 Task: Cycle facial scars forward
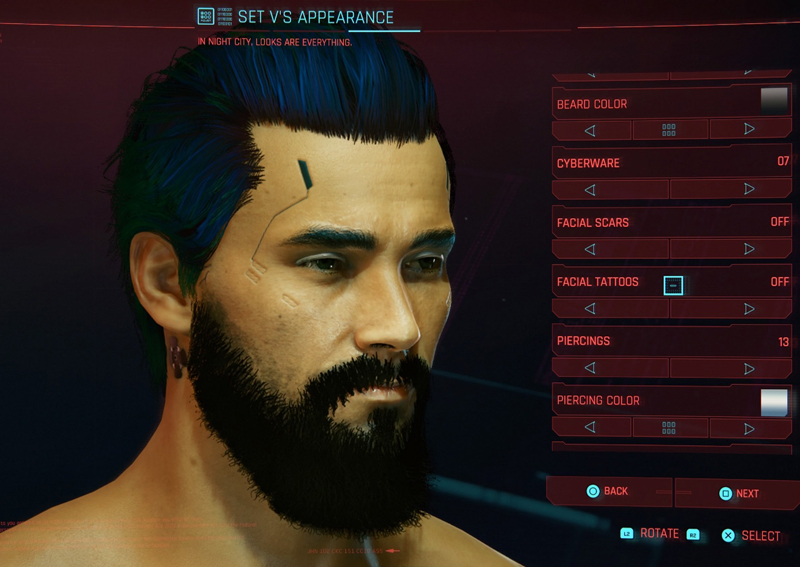(749, 249)
